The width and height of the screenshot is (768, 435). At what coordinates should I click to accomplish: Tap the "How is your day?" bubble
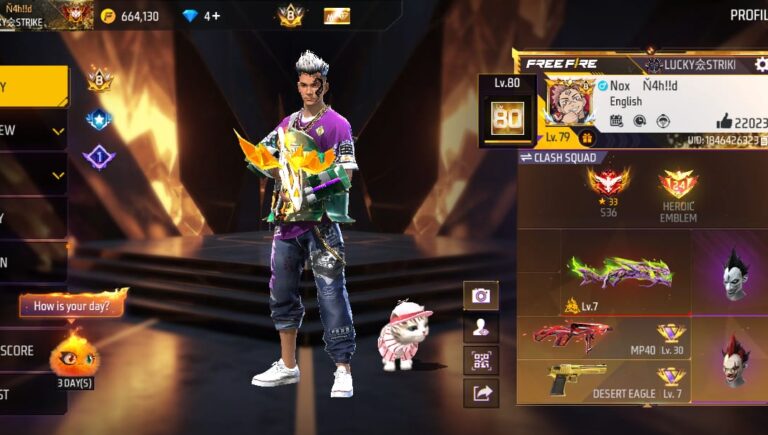click(x=72, y=305)
